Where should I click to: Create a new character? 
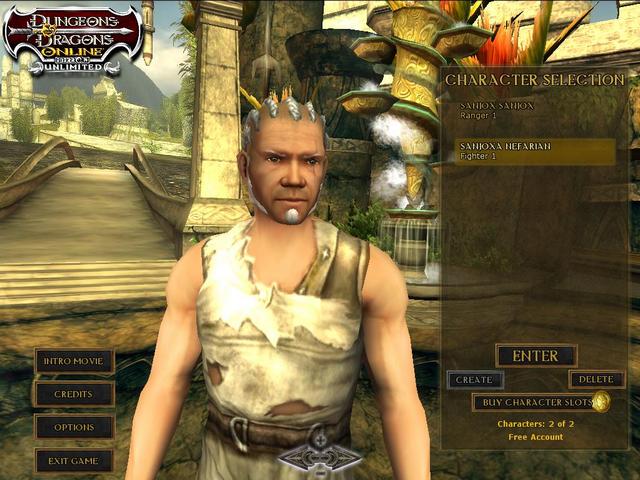point(474,380)
